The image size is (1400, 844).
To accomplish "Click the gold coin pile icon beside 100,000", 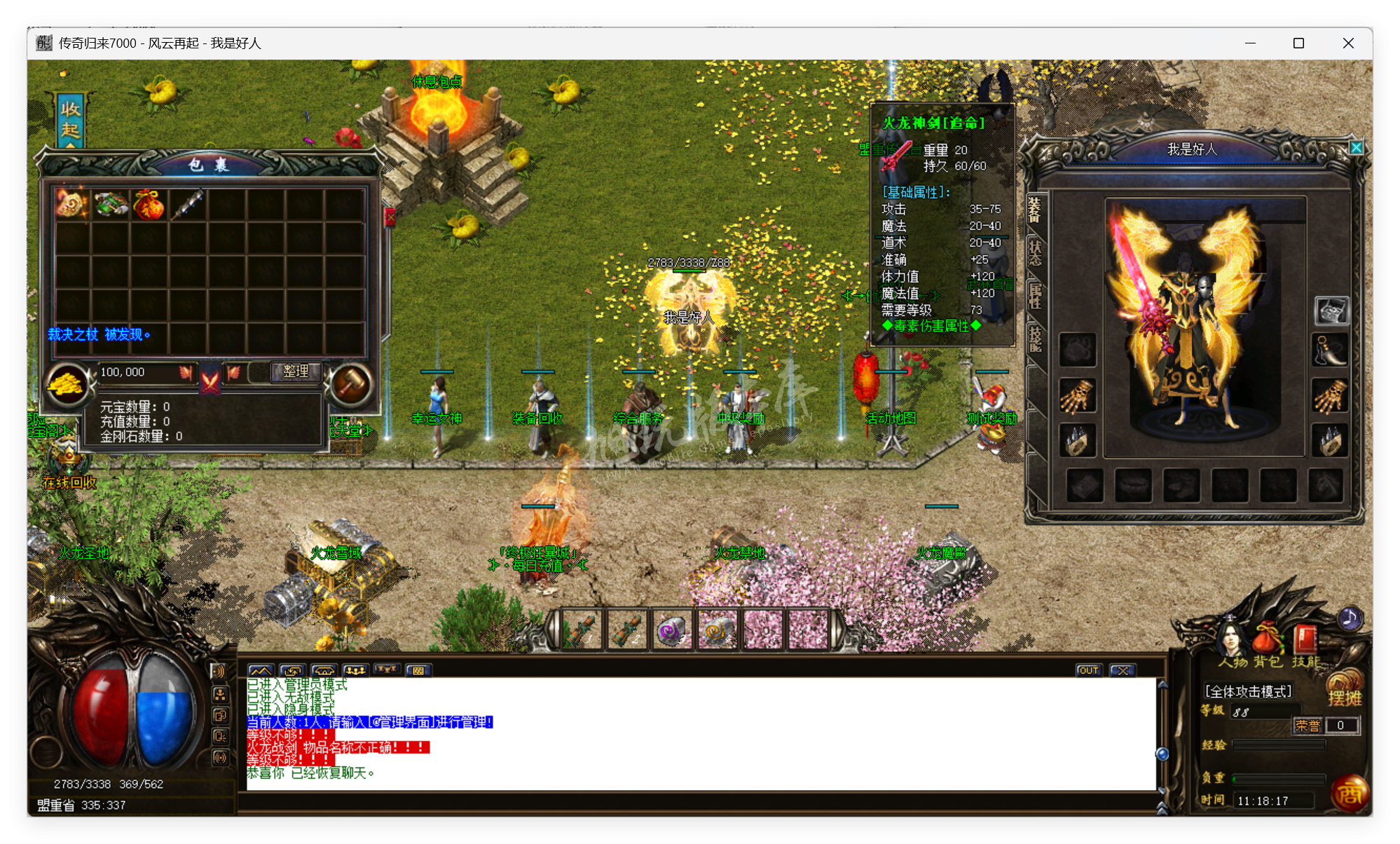I will click(x=67, y=384).
